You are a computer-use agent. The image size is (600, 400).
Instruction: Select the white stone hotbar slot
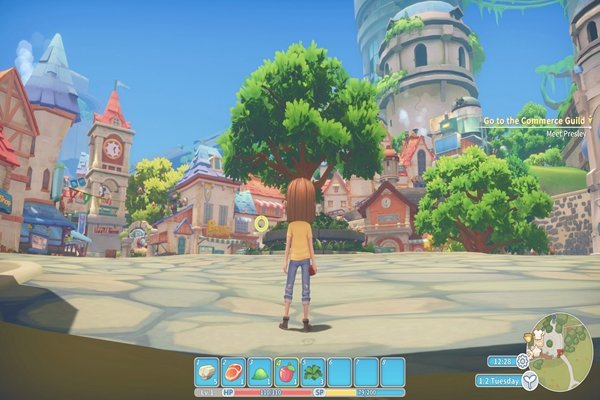(207, 371)
